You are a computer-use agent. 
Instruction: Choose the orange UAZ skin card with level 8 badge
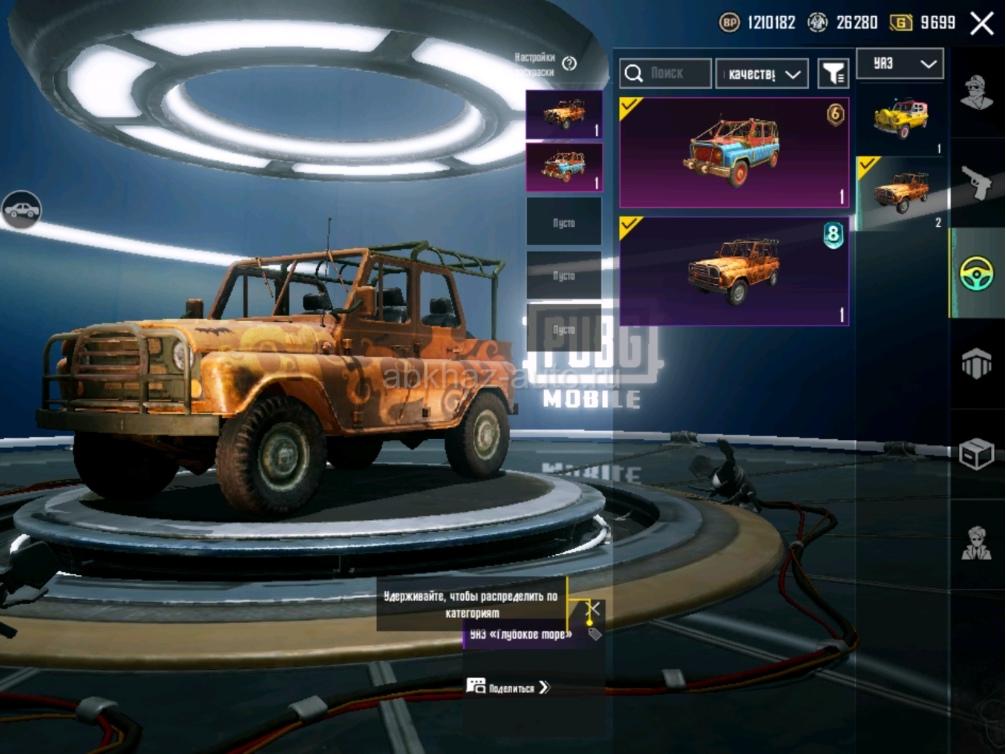click(x=734, y=271)
